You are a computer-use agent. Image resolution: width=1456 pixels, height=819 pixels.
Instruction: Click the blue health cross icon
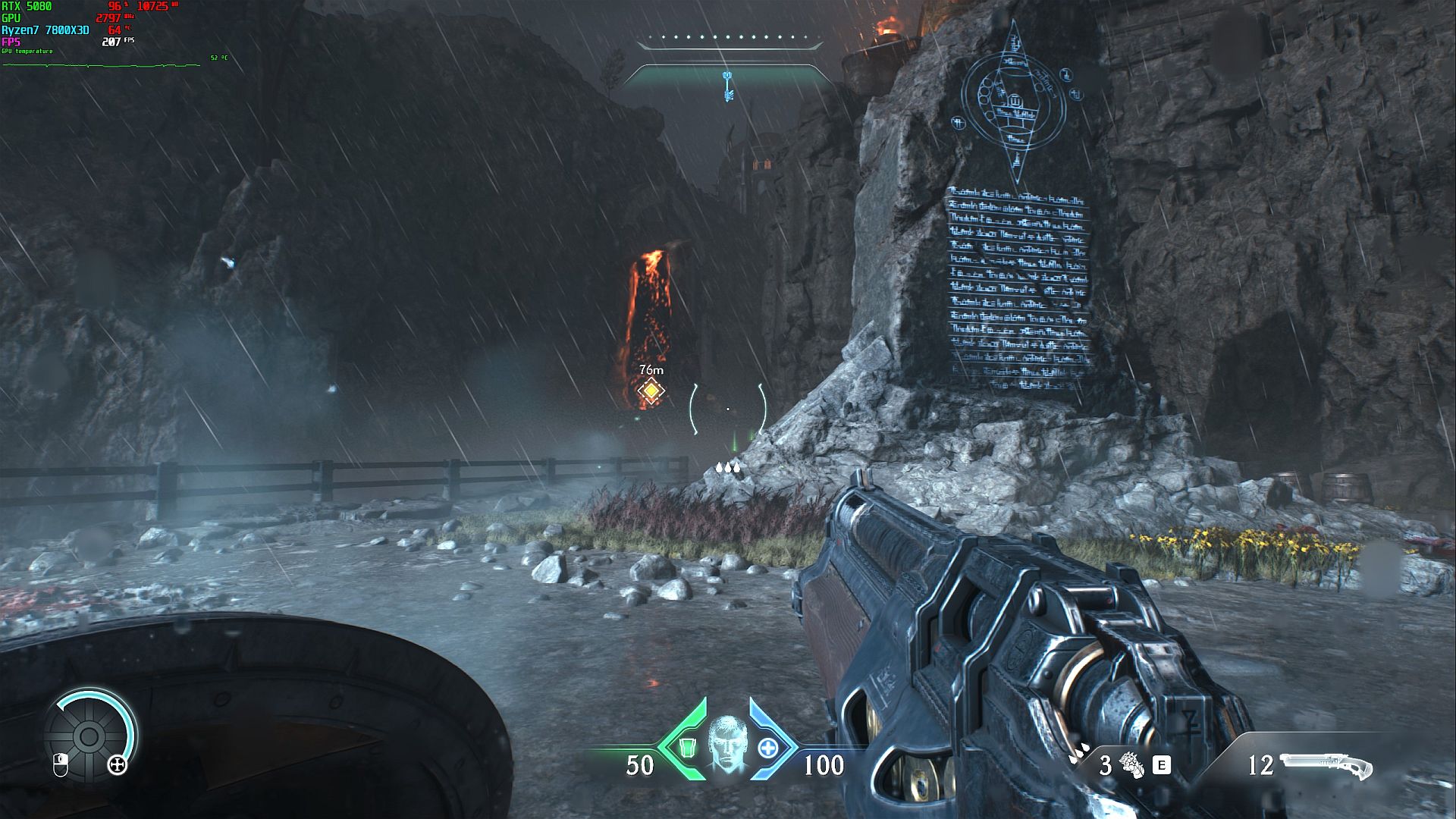(x=768, y=748)
